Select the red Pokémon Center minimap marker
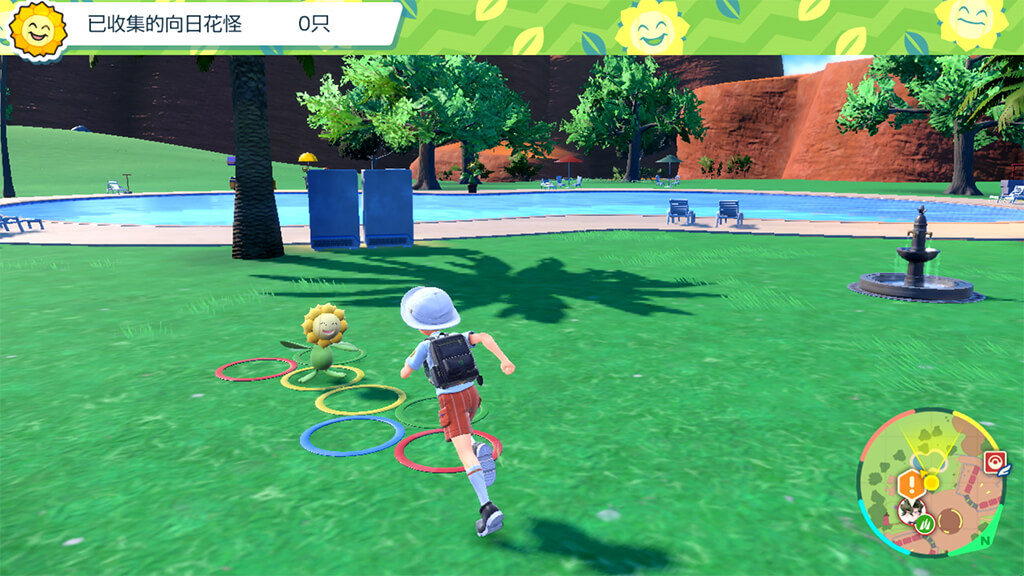 (994, 462)
